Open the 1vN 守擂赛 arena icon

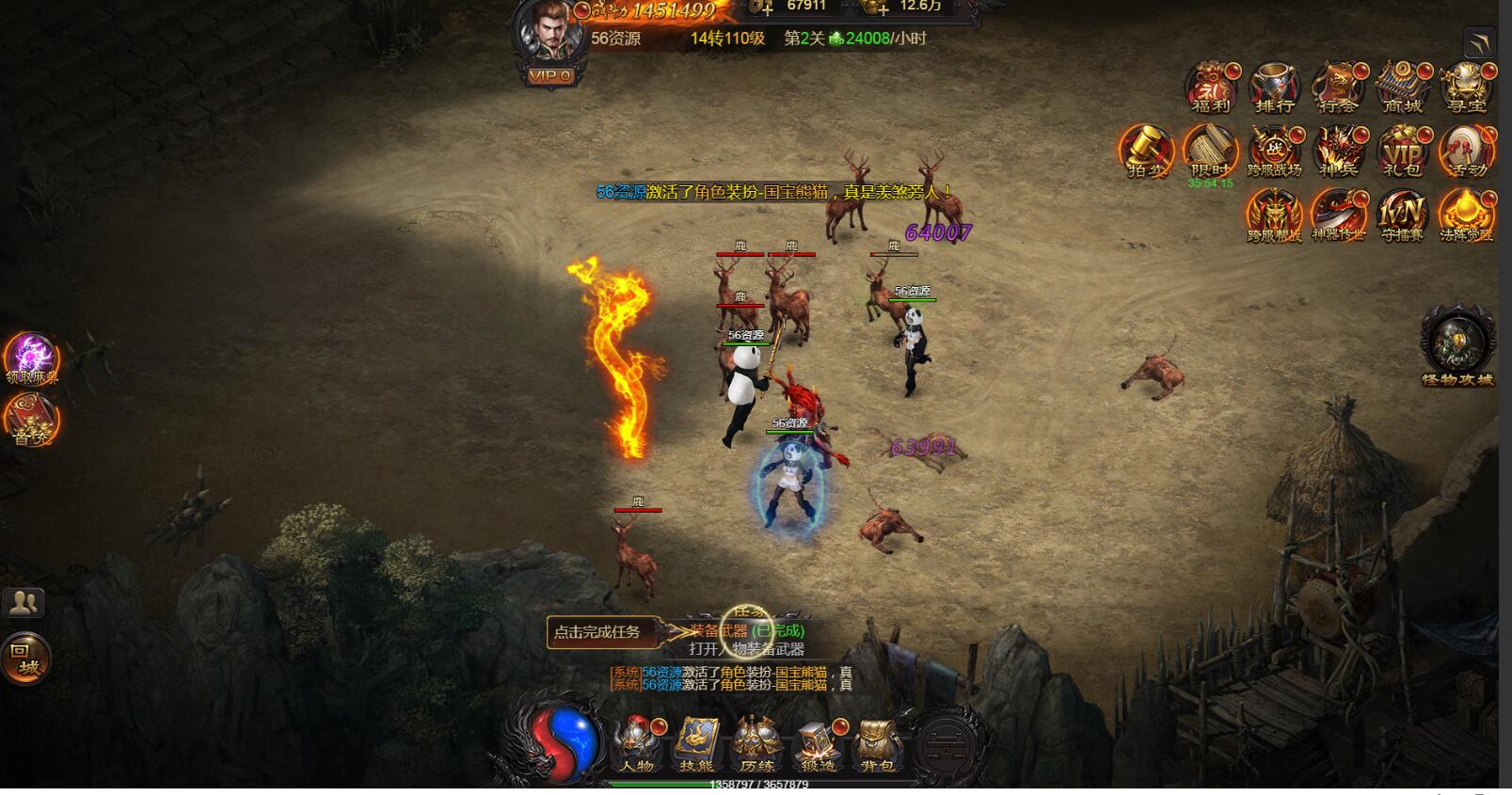[x=1402, y=215]
